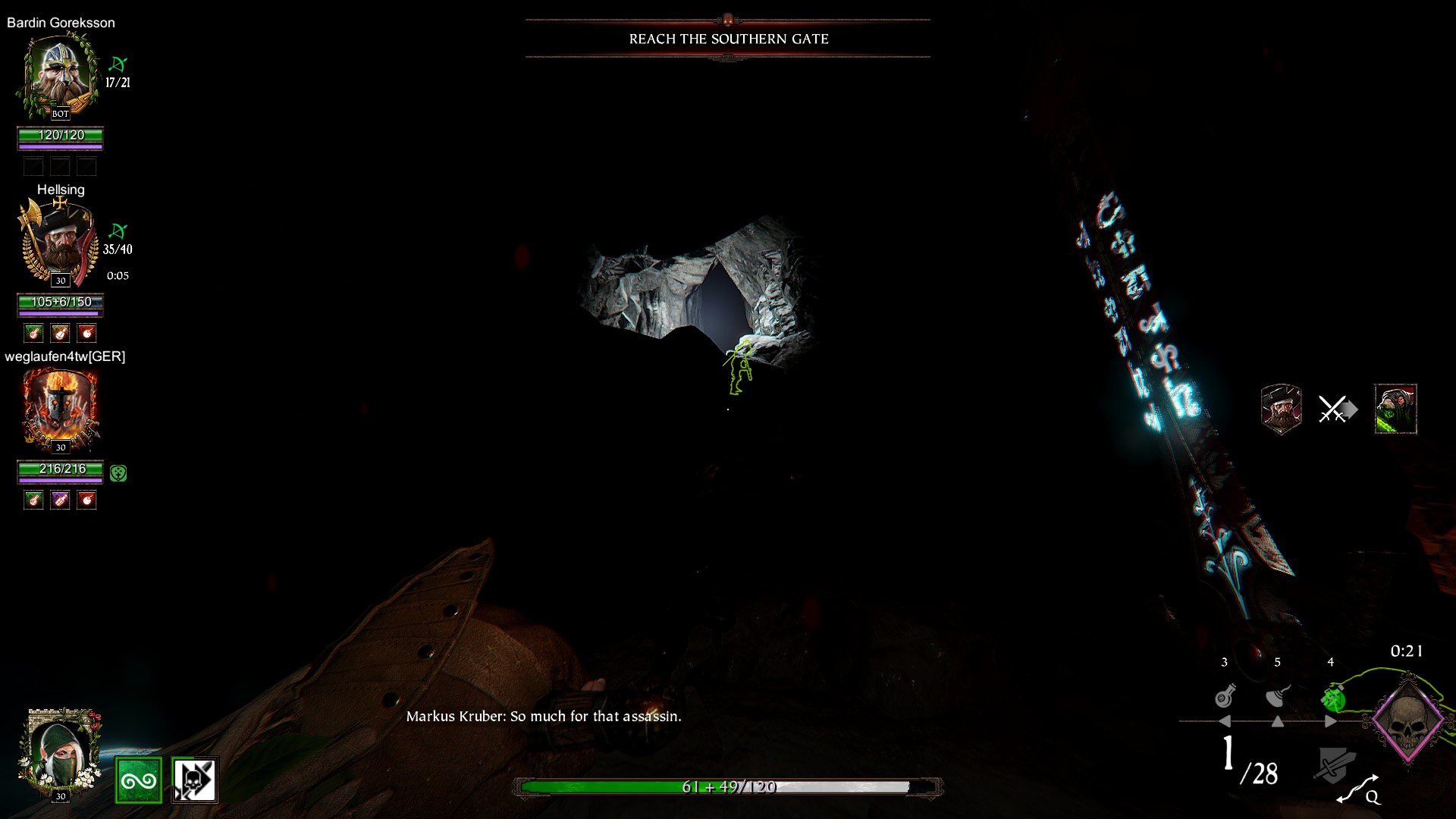
Task: Click Hellsing's orange potion item icon
Action: pos(60,333)
